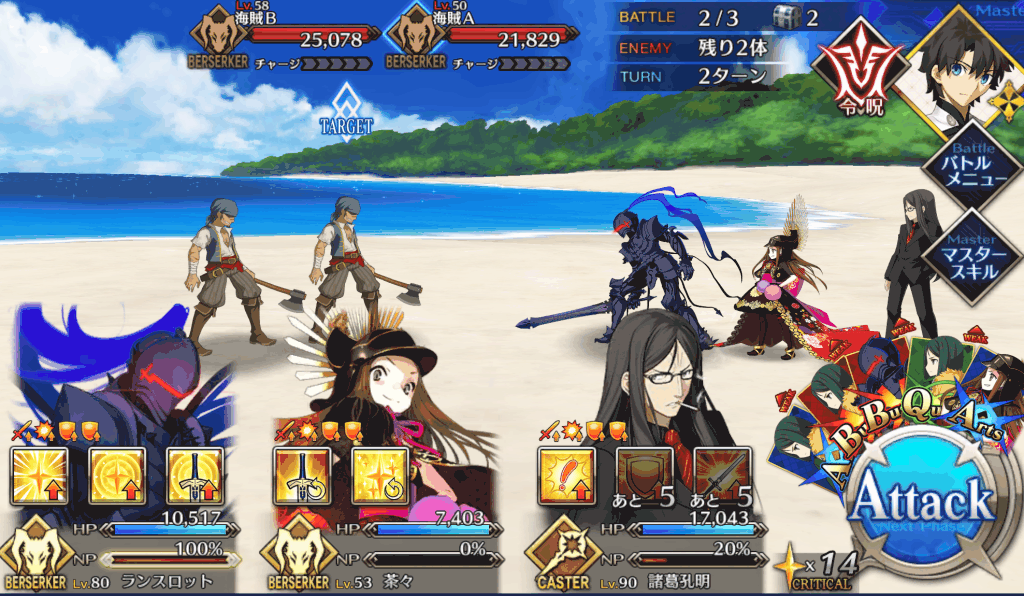Use Chacha's sword skill icon
Image resolution: width=1024 pixels, height=596 pixels.
coord(302,476)
